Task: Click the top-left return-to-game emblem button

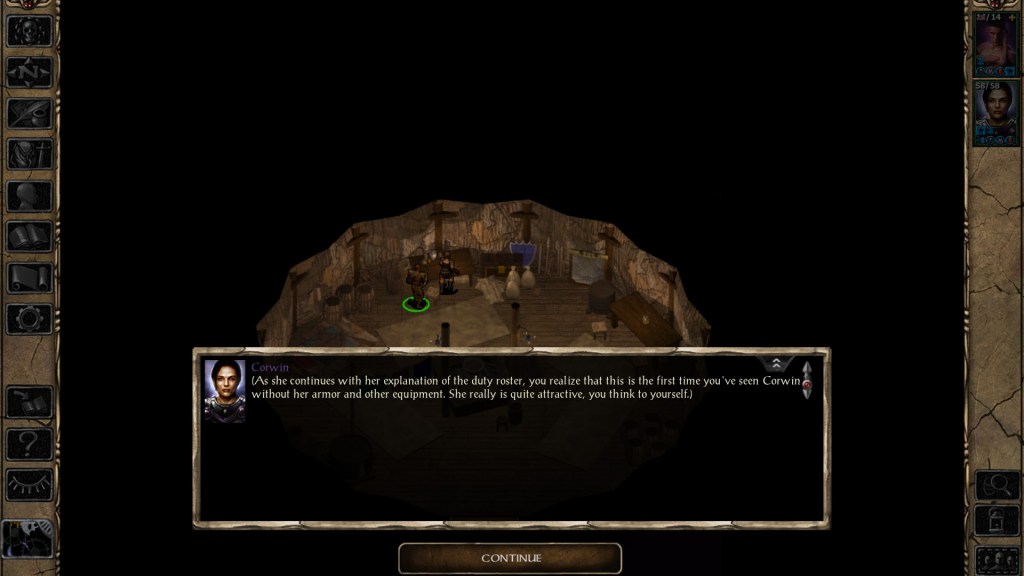Action: [x=29, y=30]
